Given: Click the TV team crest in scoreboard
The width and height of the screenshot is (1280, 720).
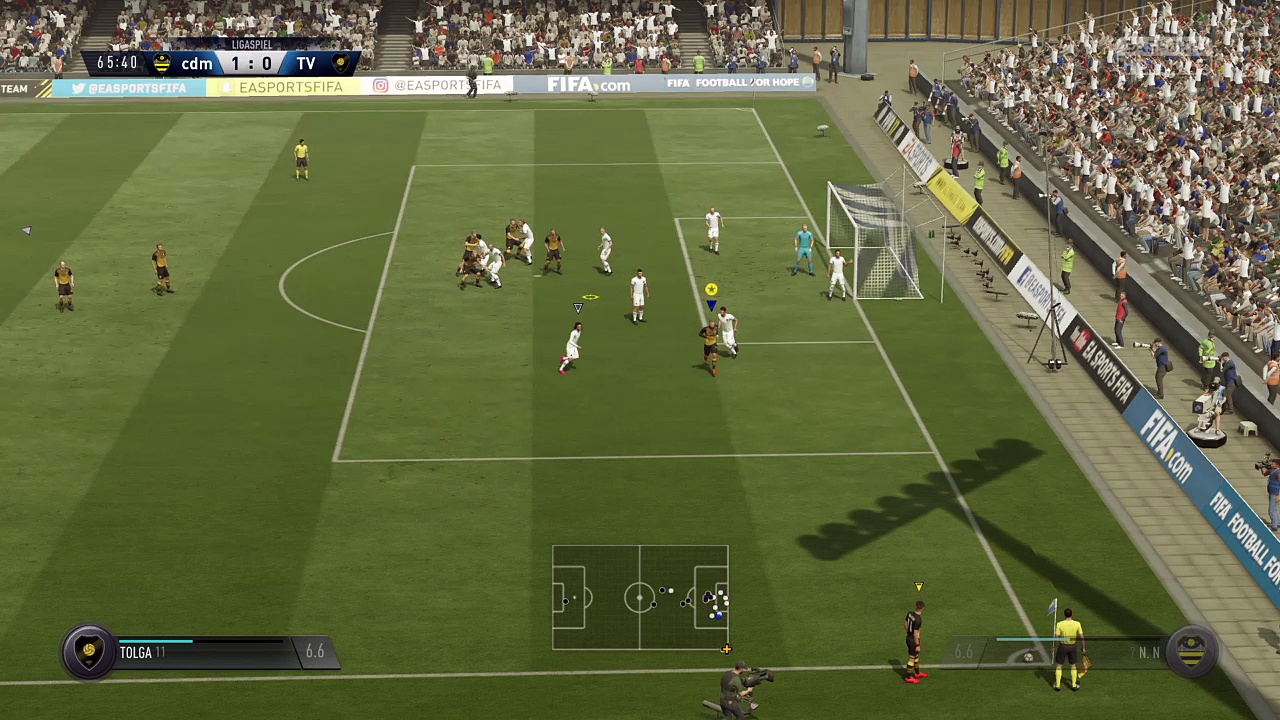Looking at the screenshot, I should tap(340, 64).
